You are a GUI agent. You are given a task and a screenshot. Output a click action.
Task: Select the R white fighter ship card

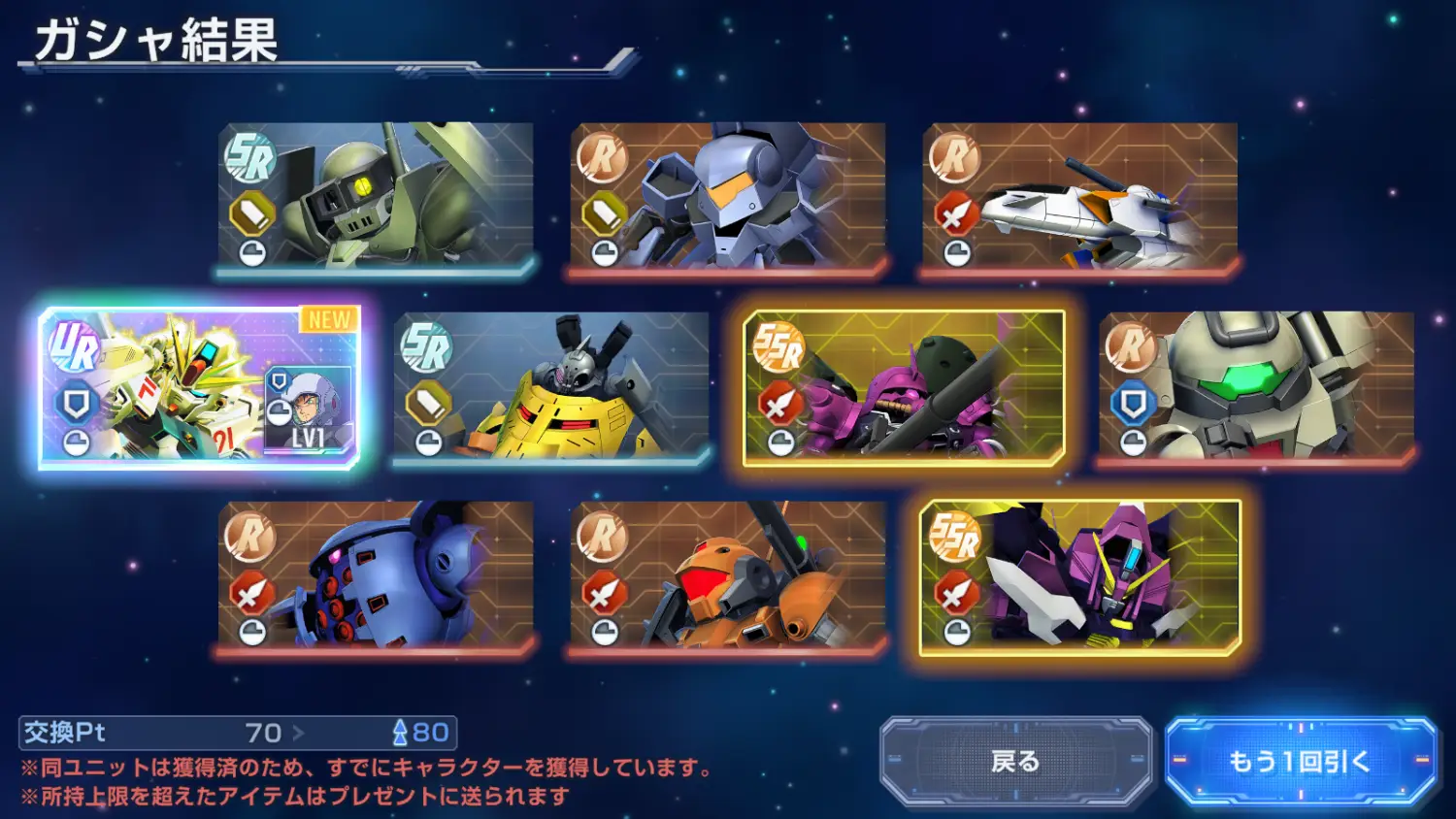pyautogui.click(x=1079, y=197)
